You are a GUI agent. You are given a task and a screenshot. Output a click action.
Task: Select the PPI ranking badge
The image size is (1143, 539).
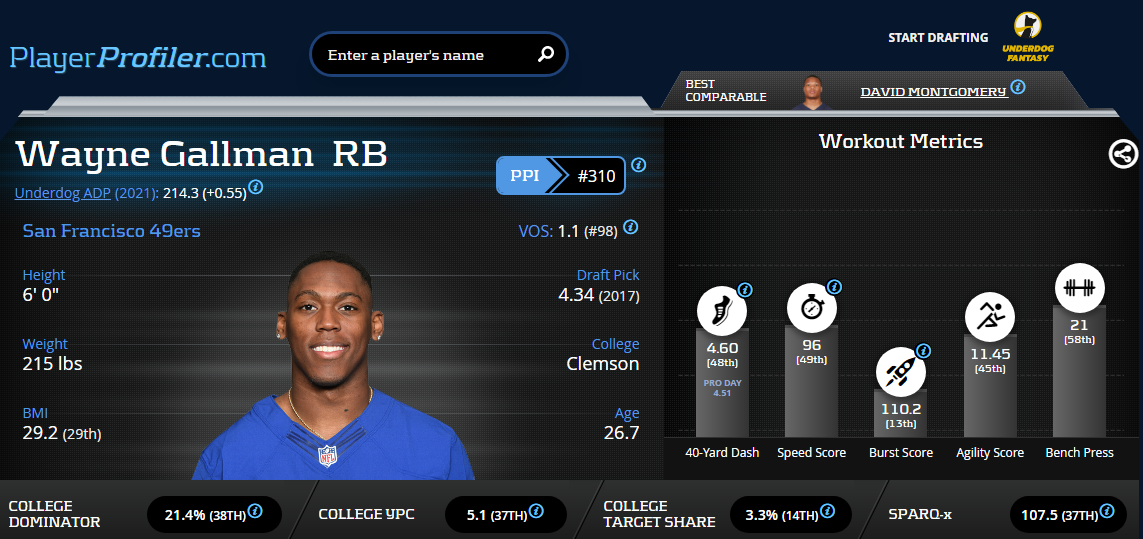click(561, 176)
